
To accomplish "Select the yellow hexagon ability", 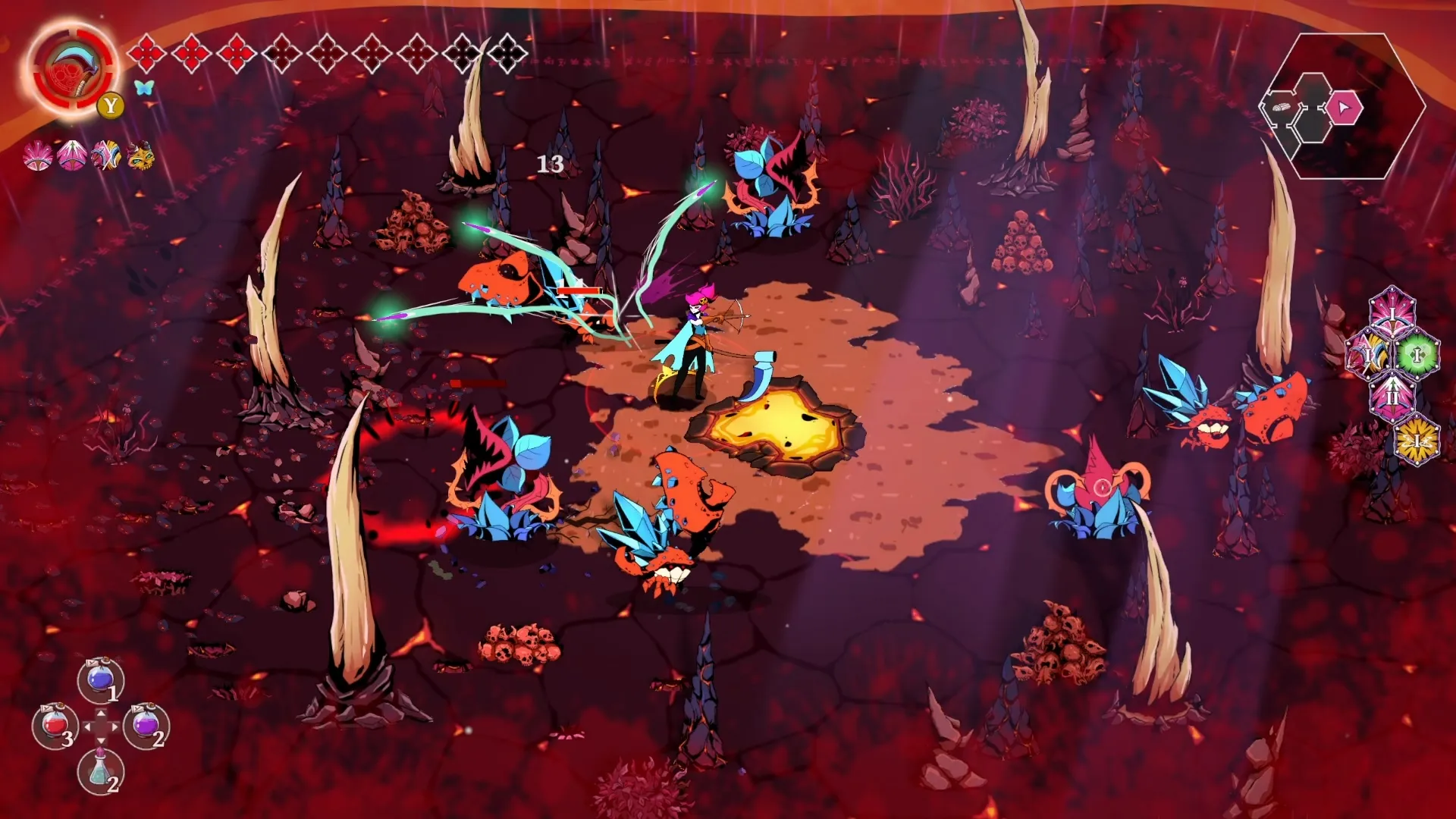I will click(1417, 441).
